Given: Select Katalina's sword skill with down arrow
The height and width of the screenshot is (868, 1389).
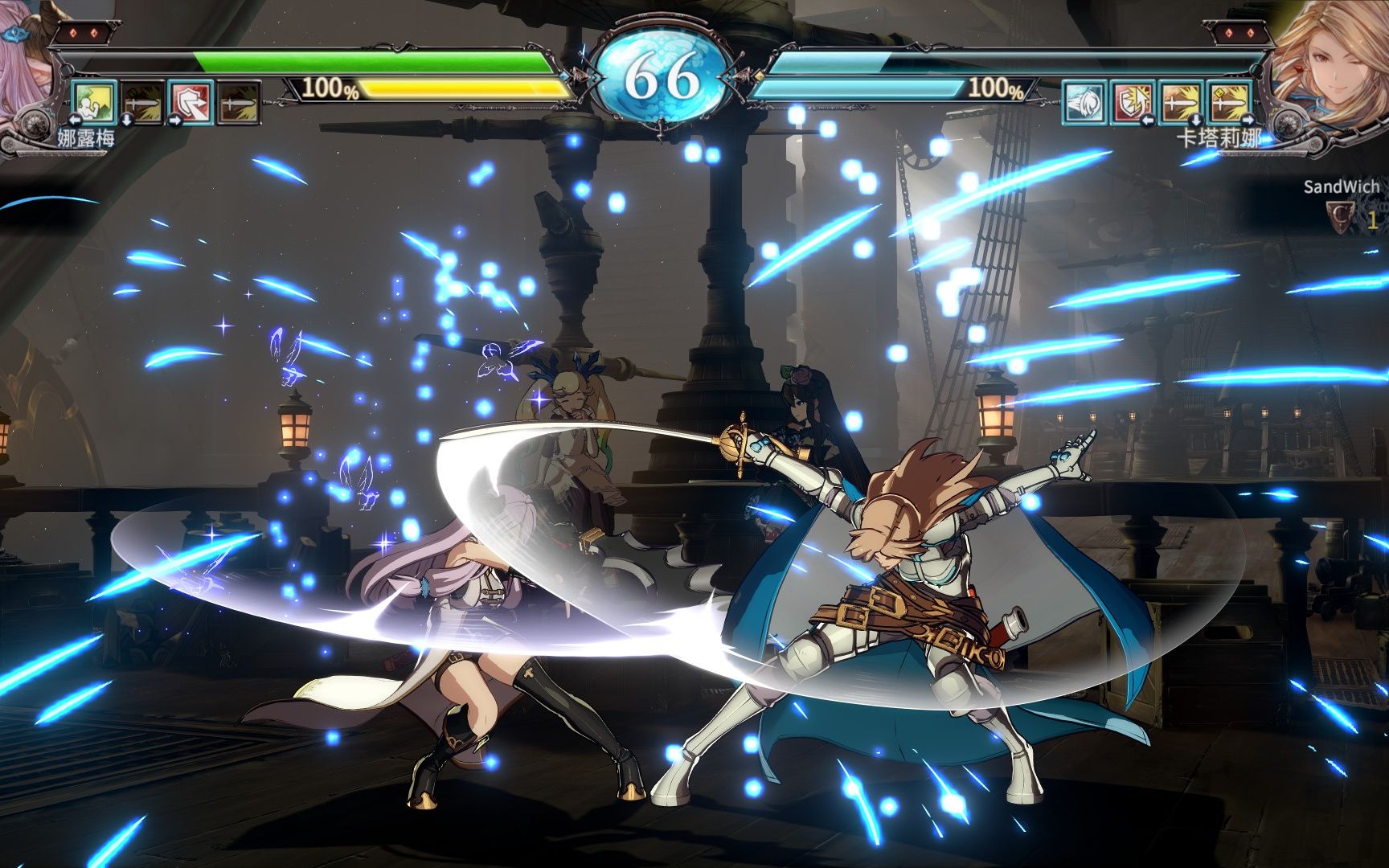Looking at the screenshot, I should (x=1182, y=102).
